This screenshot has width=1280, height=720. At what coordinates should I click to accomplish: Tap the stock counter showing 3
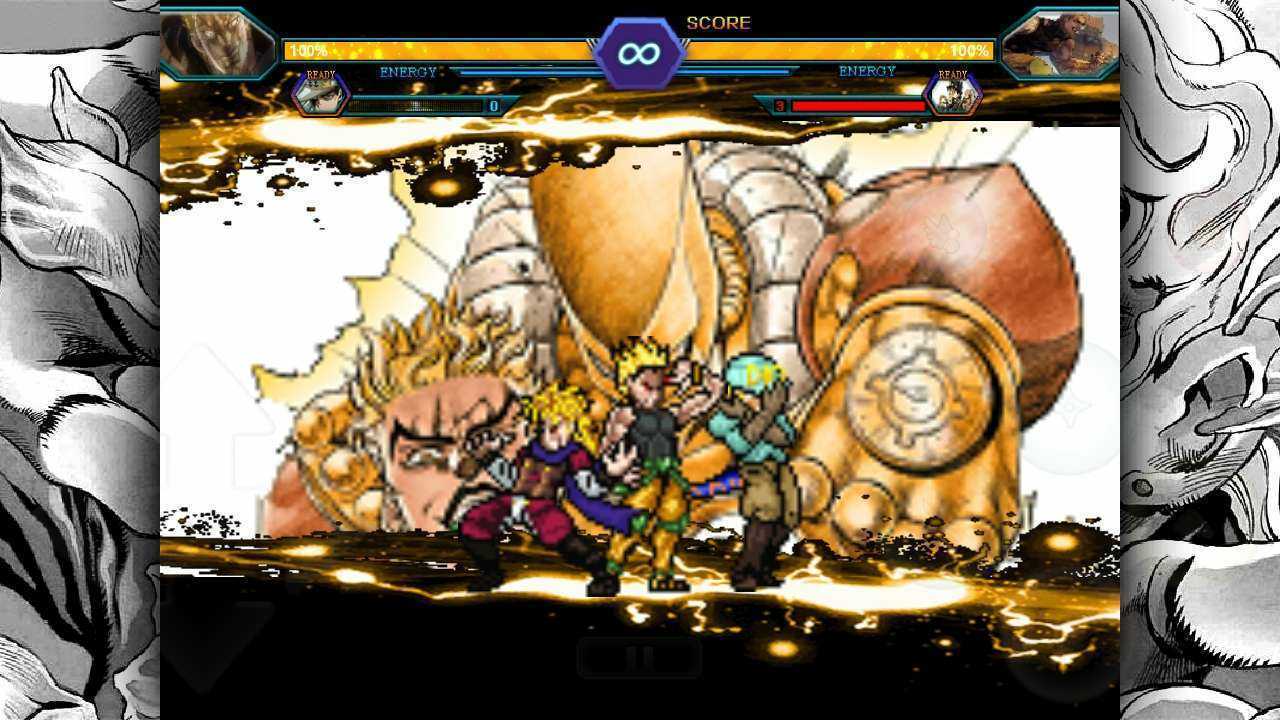(779, 104)
